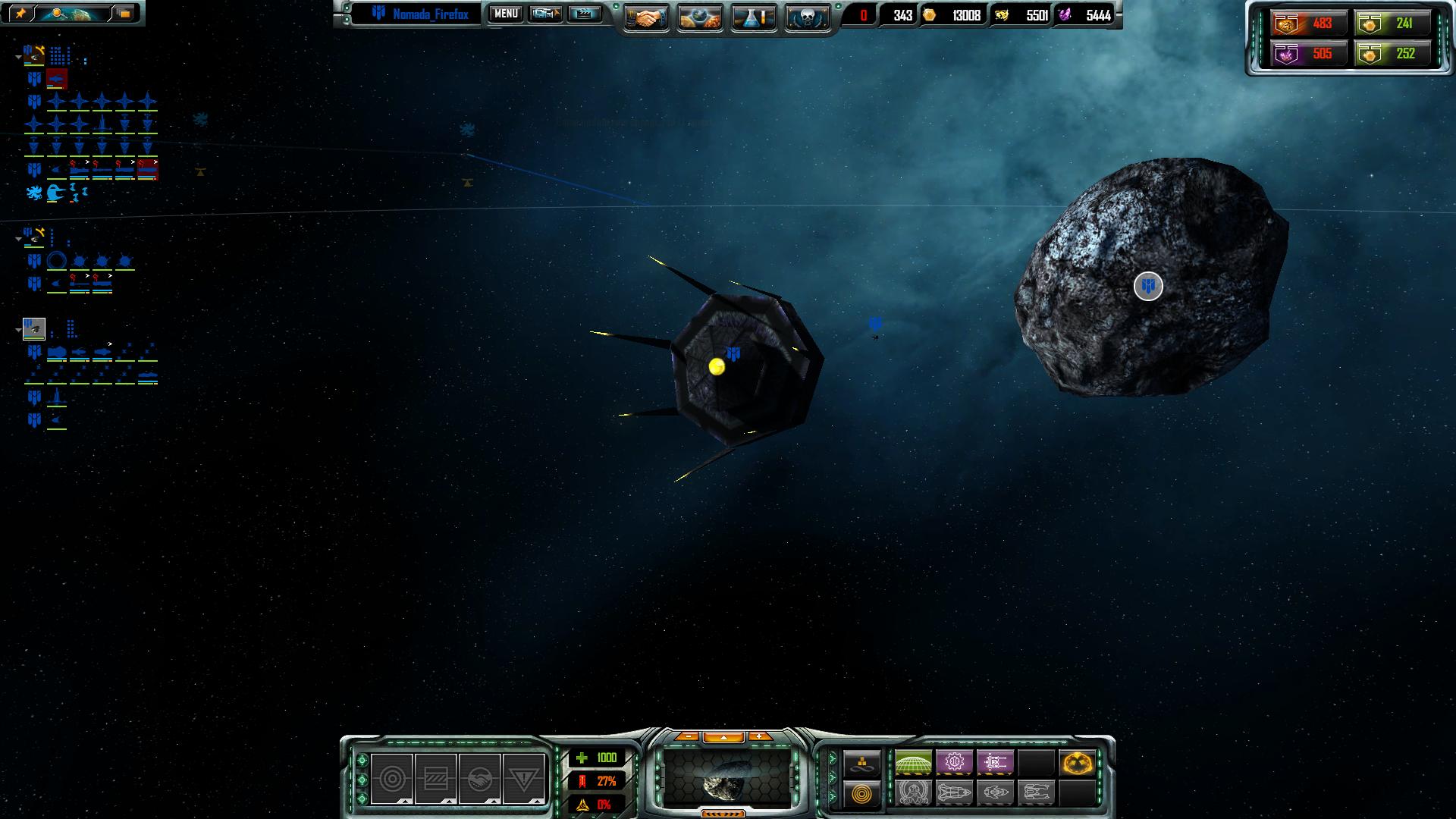The height and width of the screenshot is (819, 1456).
Task: Pin the empire tree with pushpin
Action: pos(20,14)
